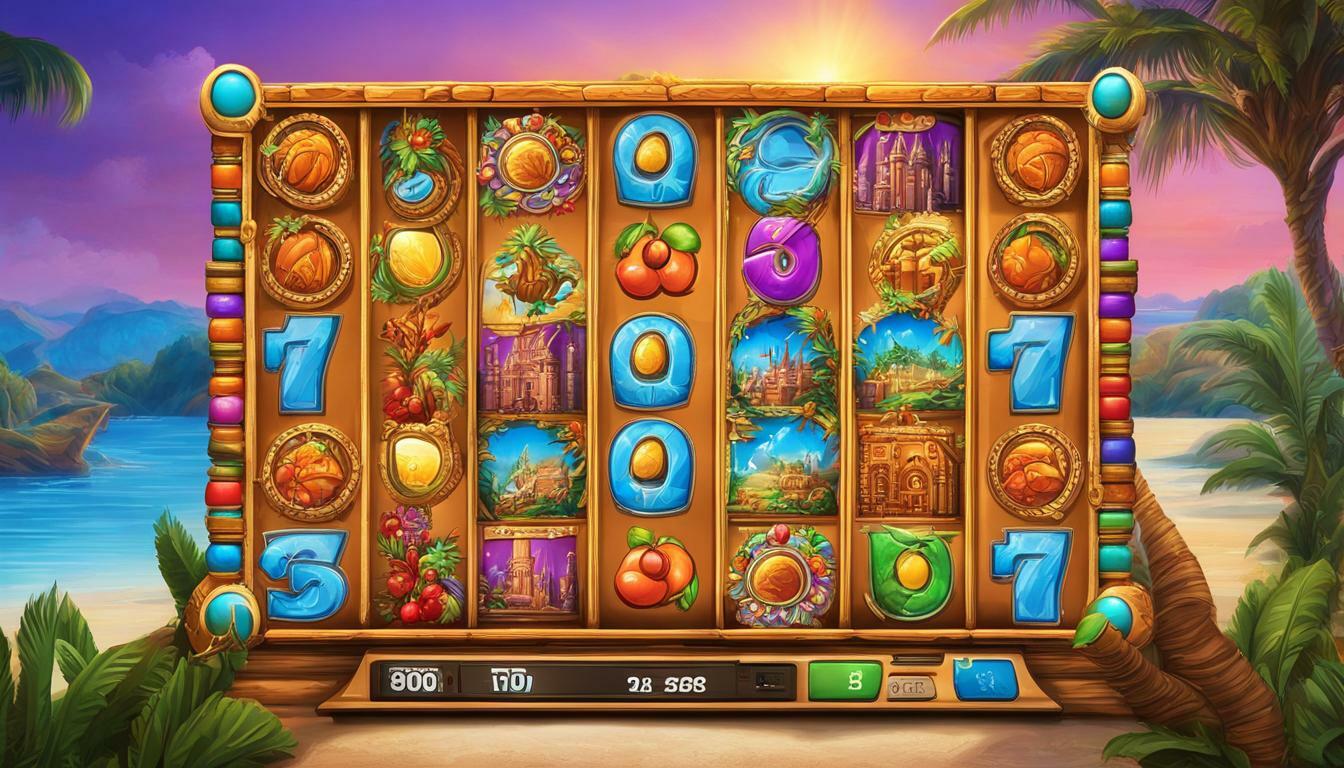The width and height of the screenshot is (1344, 768).
Task: Click the blue button on the control panel
Action: [985, 680]
